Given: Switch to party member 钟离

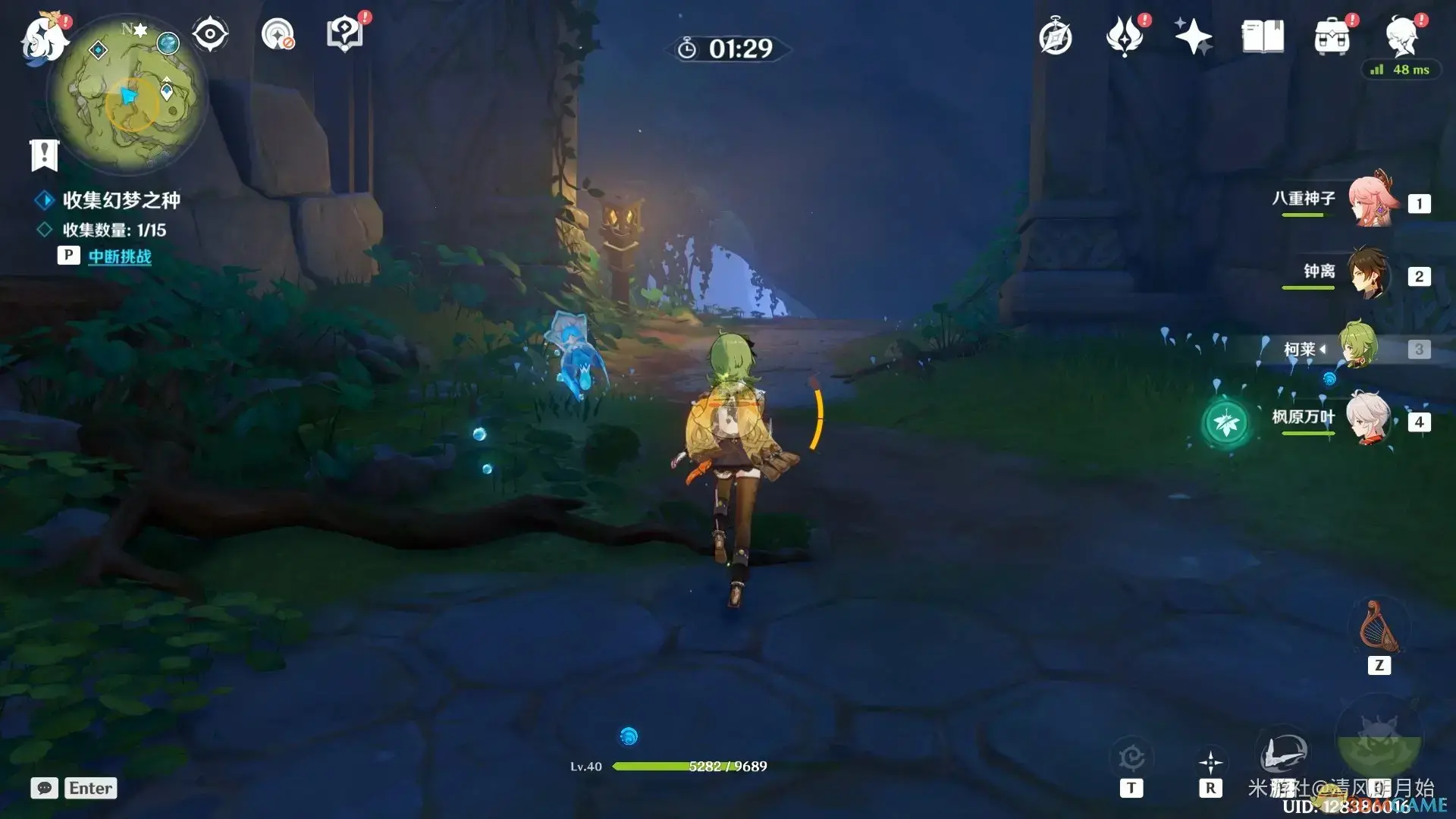Looking at the screenshot, I should [1370, 273].
